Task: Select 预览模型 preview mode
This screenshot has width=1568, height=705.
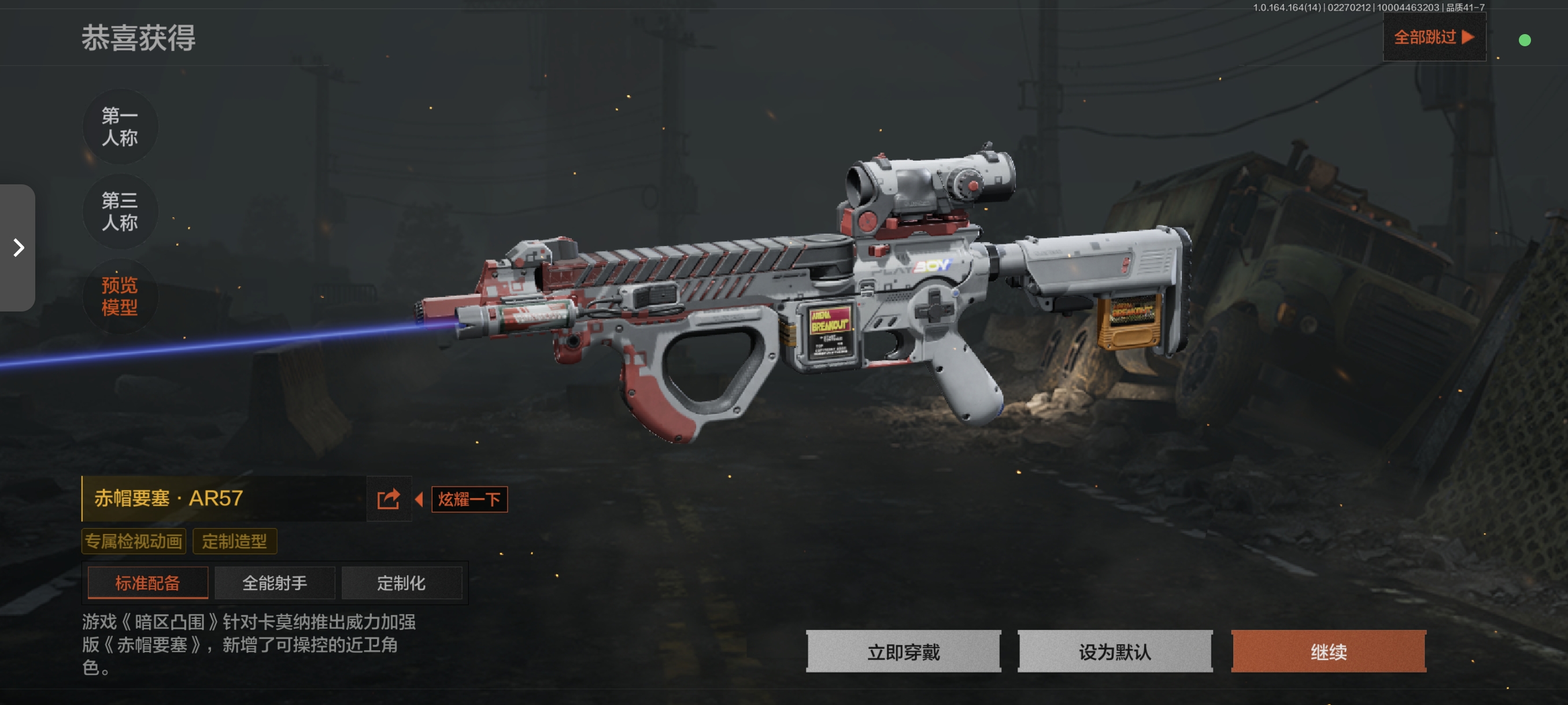Action: (120, 296)
